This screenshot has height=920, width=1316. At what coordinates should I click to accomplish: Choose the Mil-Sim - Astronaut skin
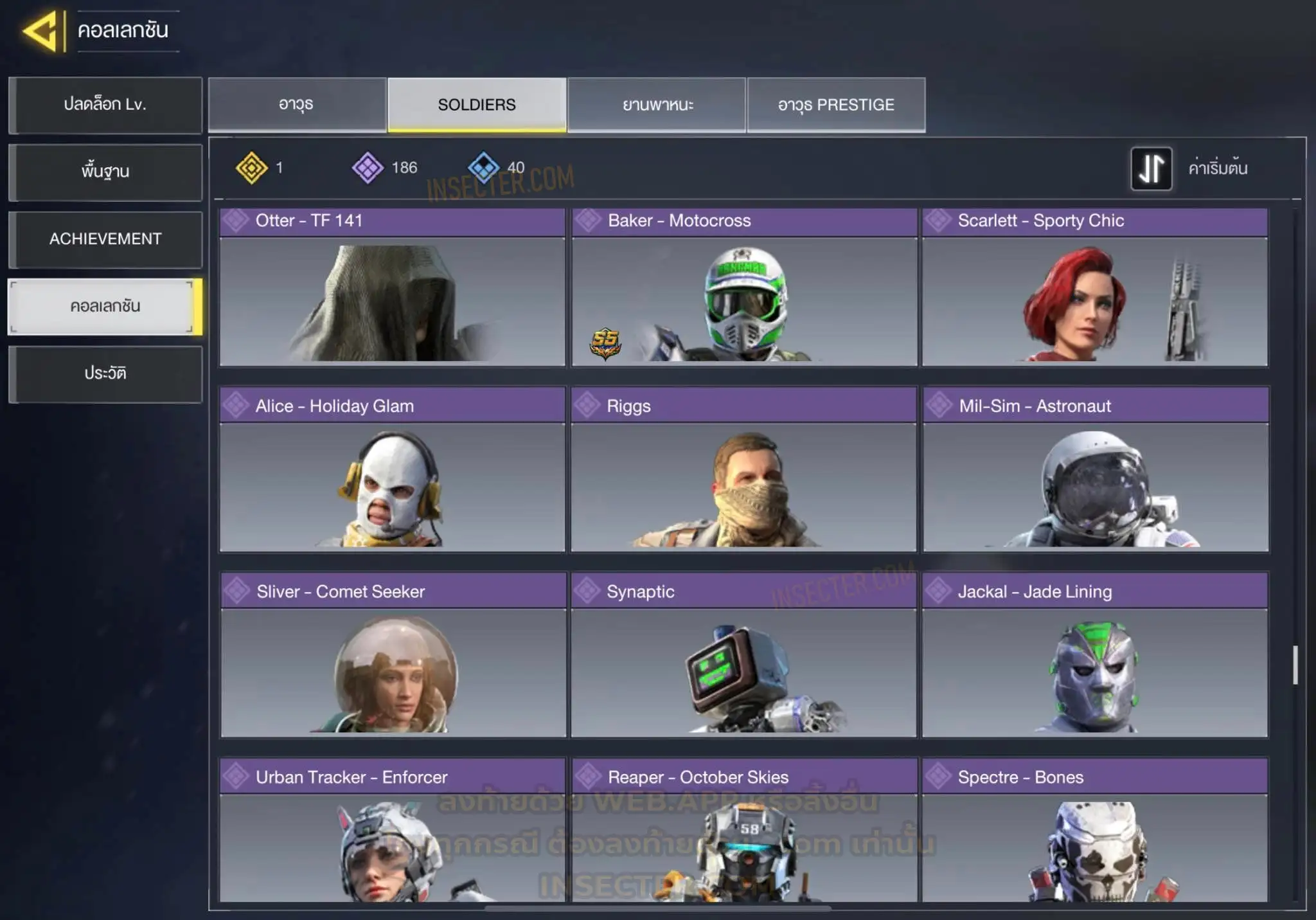(1096, 470)
